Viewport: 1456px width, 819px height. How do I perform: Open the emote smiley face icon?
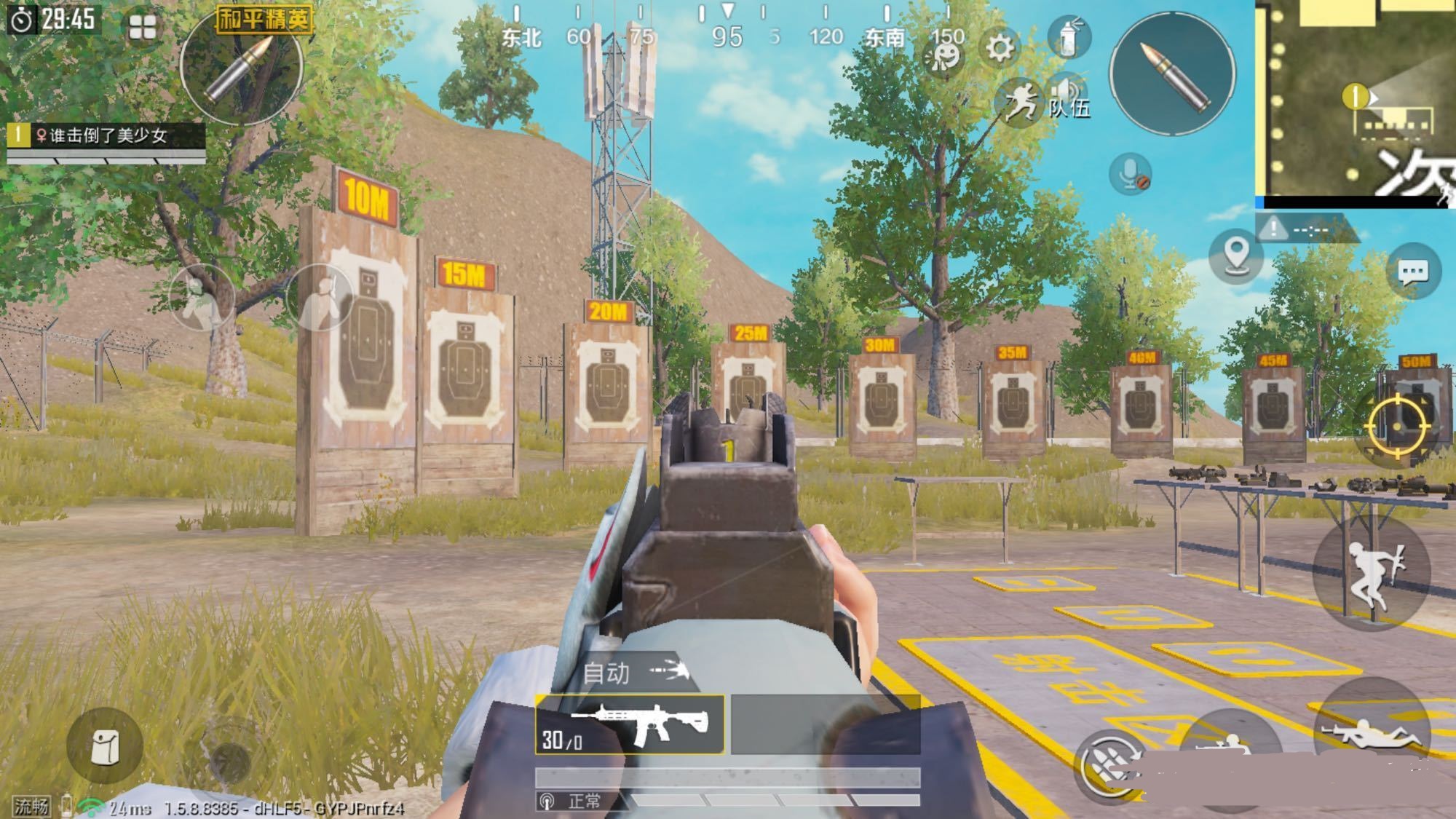pos(944,55)
